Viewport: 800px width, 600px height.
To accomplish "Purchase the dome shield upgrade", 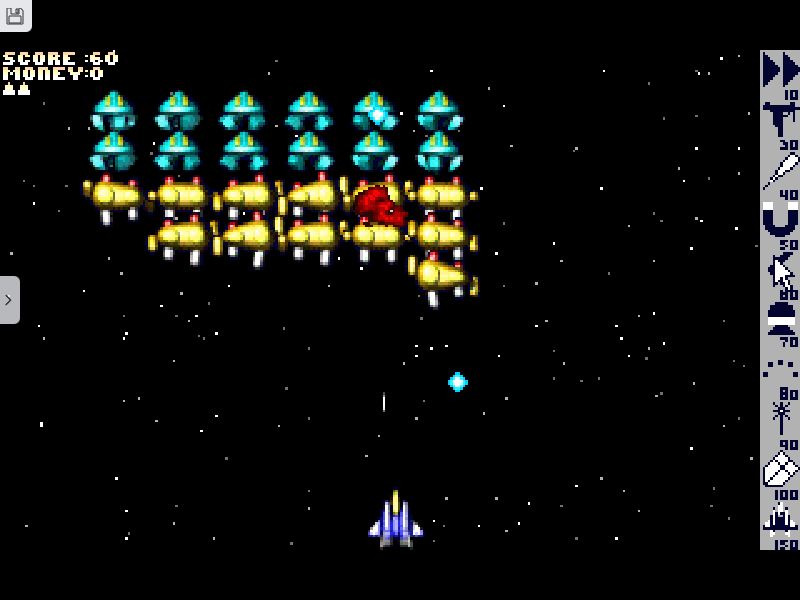I will 780,318.
